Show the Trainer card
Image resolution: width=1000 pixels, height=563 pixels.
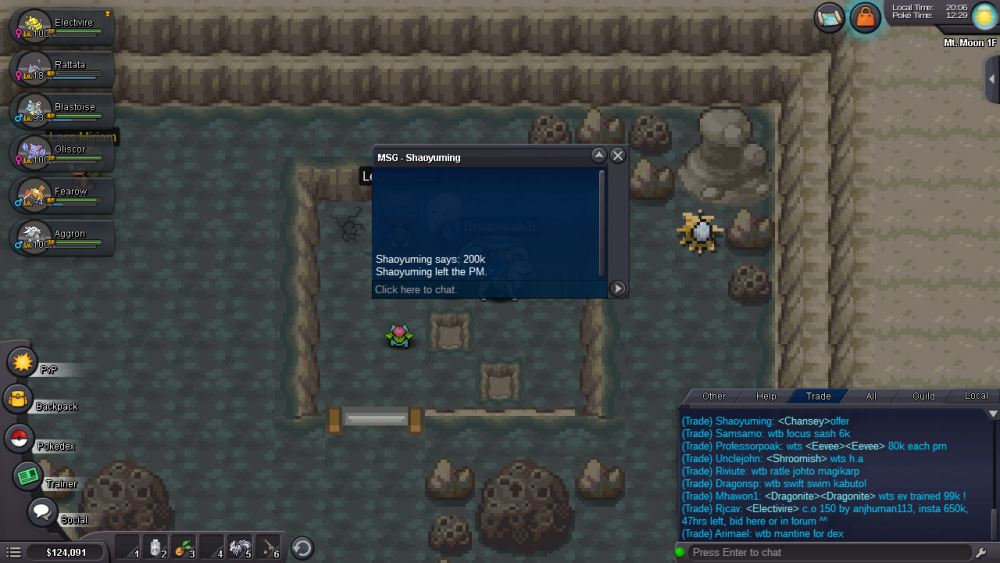pyautogui.click(x=28, y=477)
